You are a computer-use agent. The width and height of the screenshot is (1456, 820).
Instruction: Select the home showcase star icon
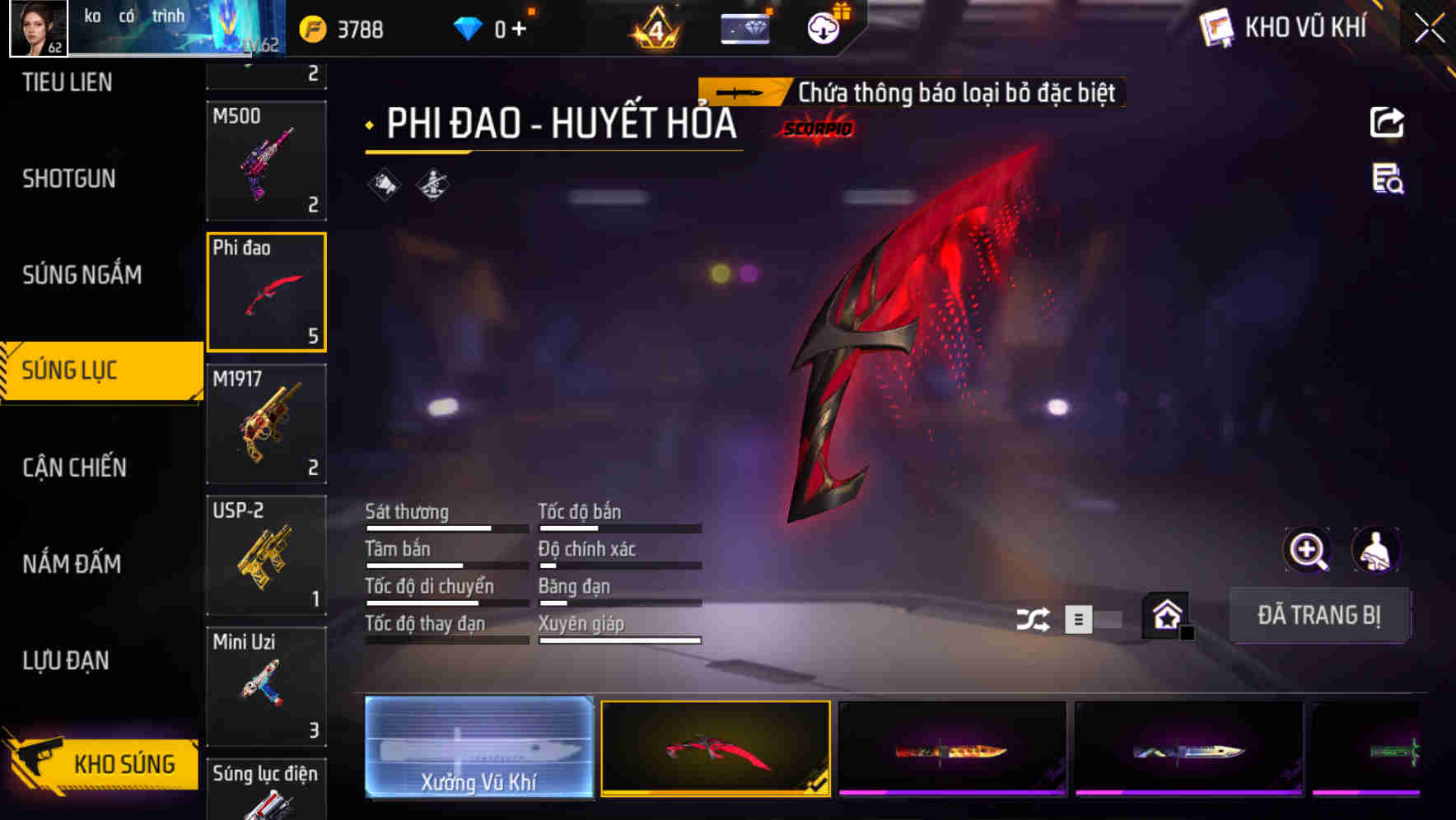(1164, 615)
